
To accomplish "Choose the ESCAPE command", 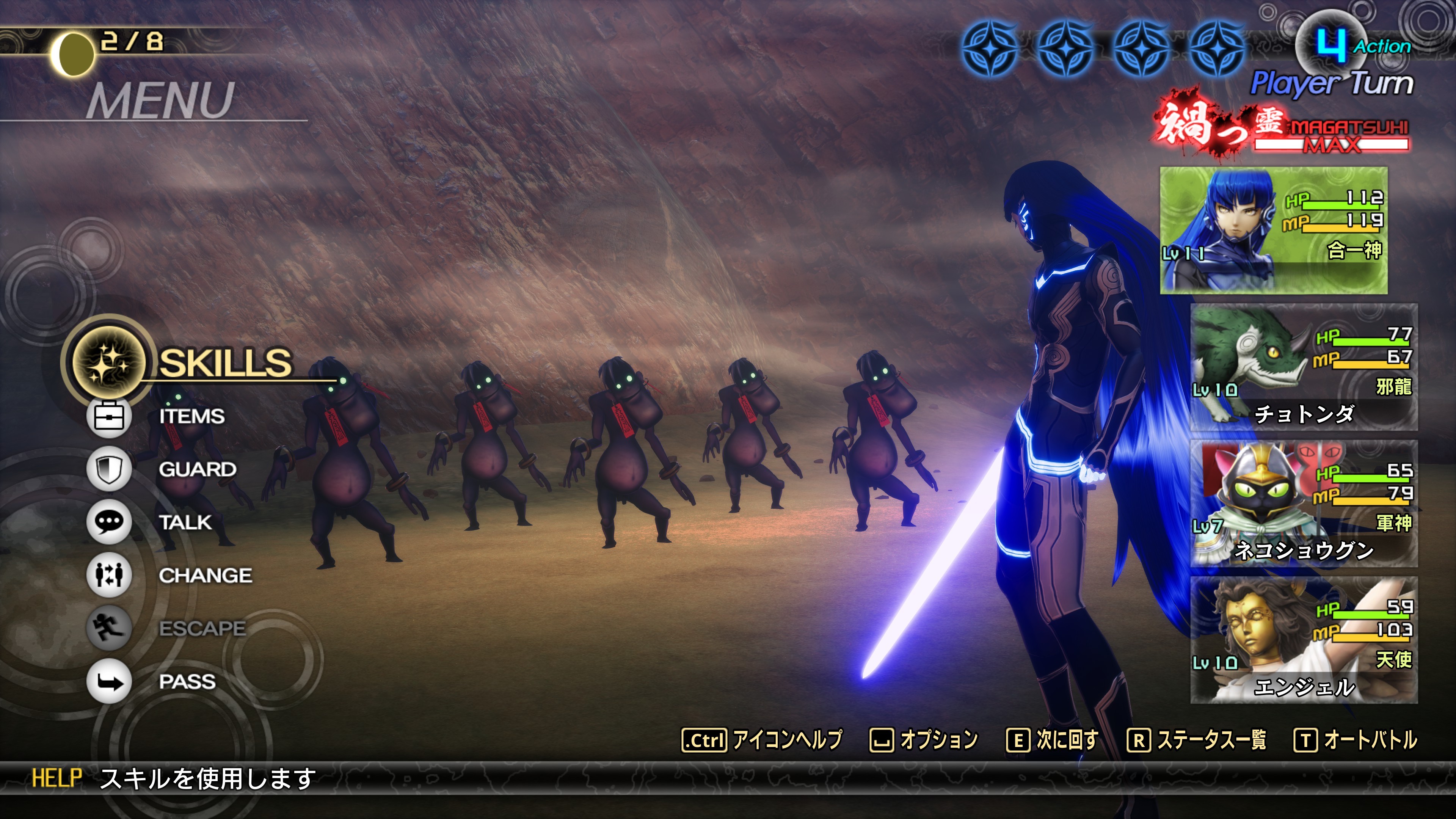I will coord(202,629).
